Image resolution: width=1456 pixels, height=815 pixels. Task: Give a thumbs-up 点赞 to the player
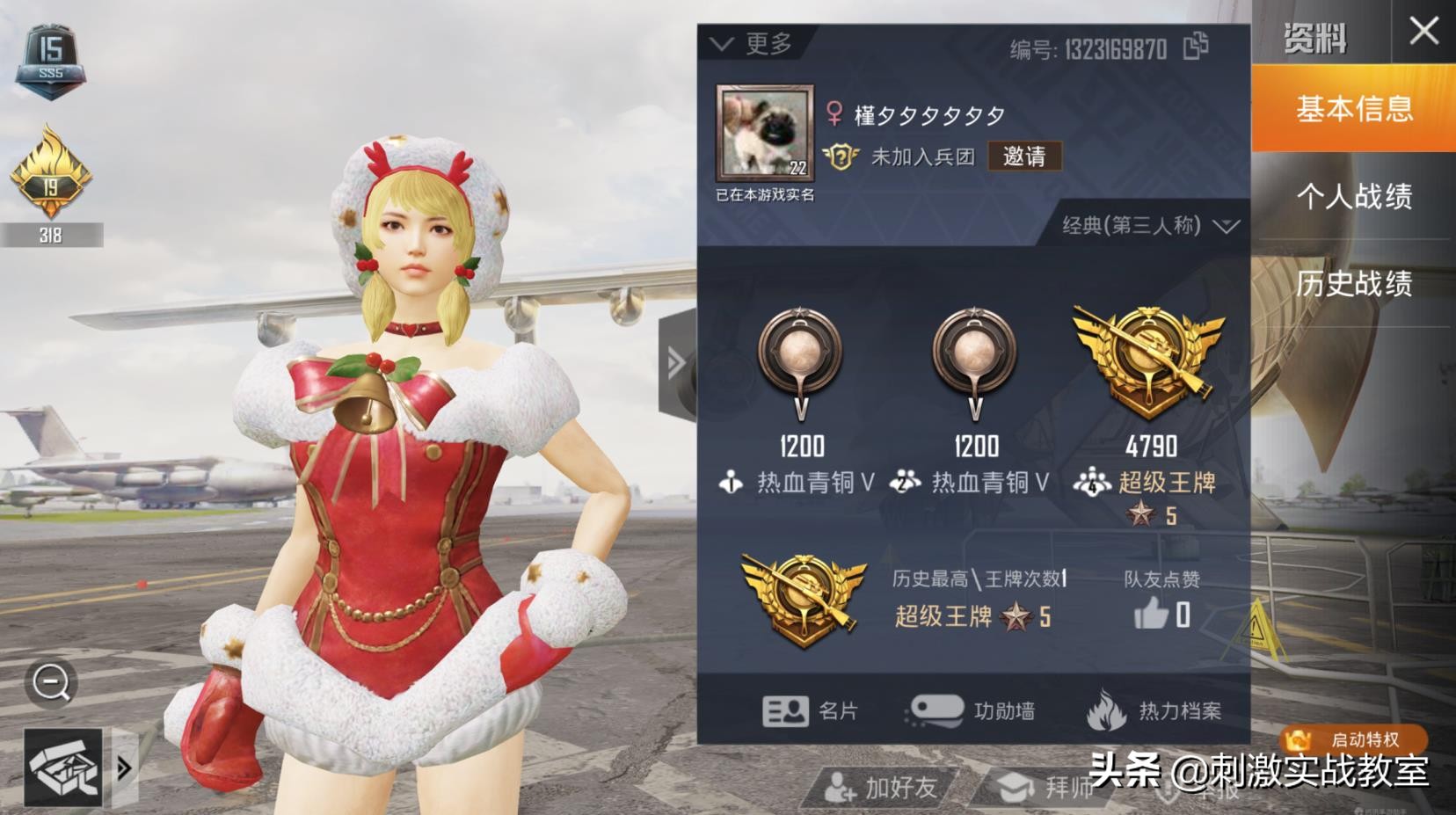click(x=1153, y=615)
